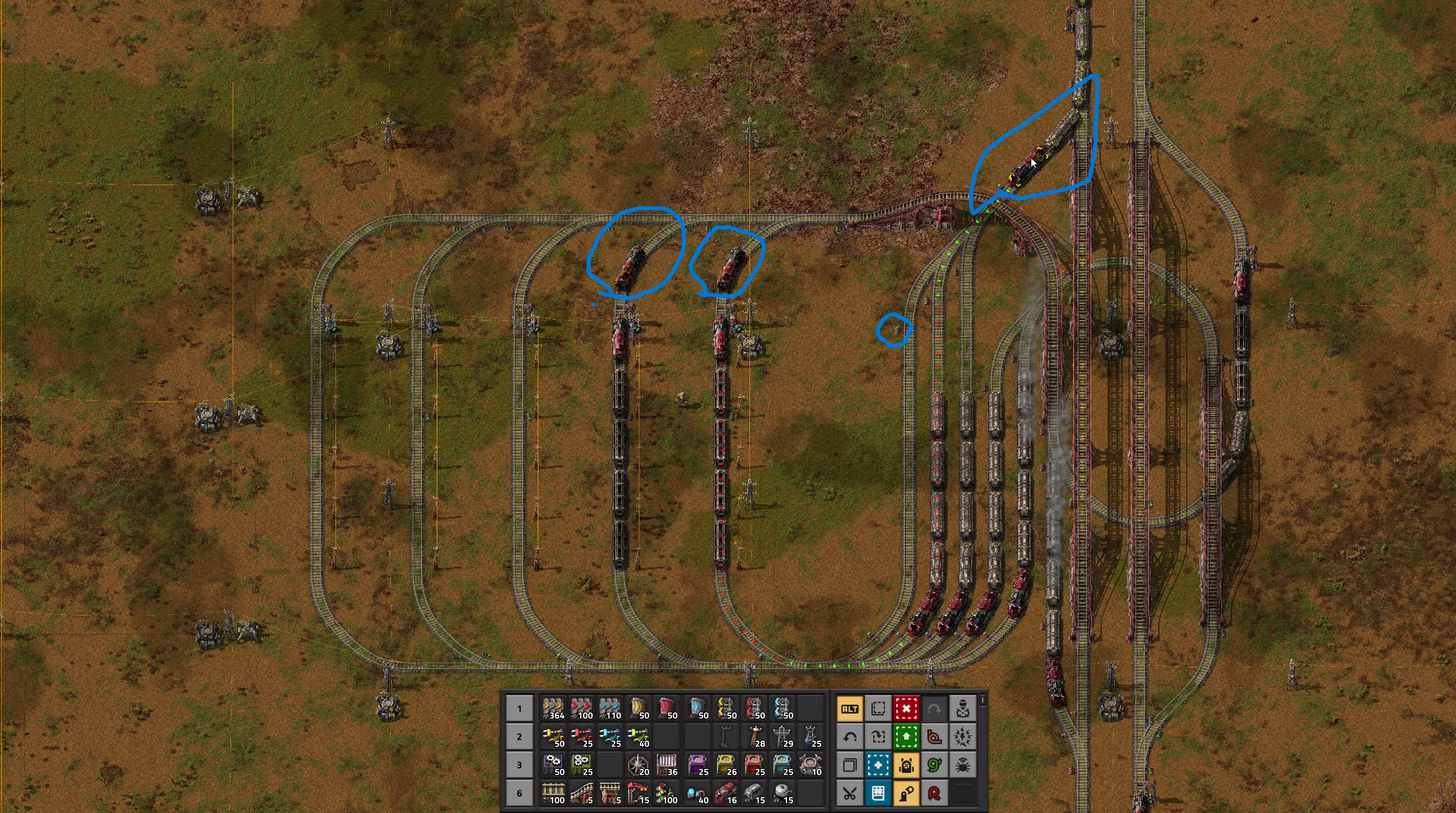
Task: Activate the red deconstruction planner tool
Action: tap(906, 709)
